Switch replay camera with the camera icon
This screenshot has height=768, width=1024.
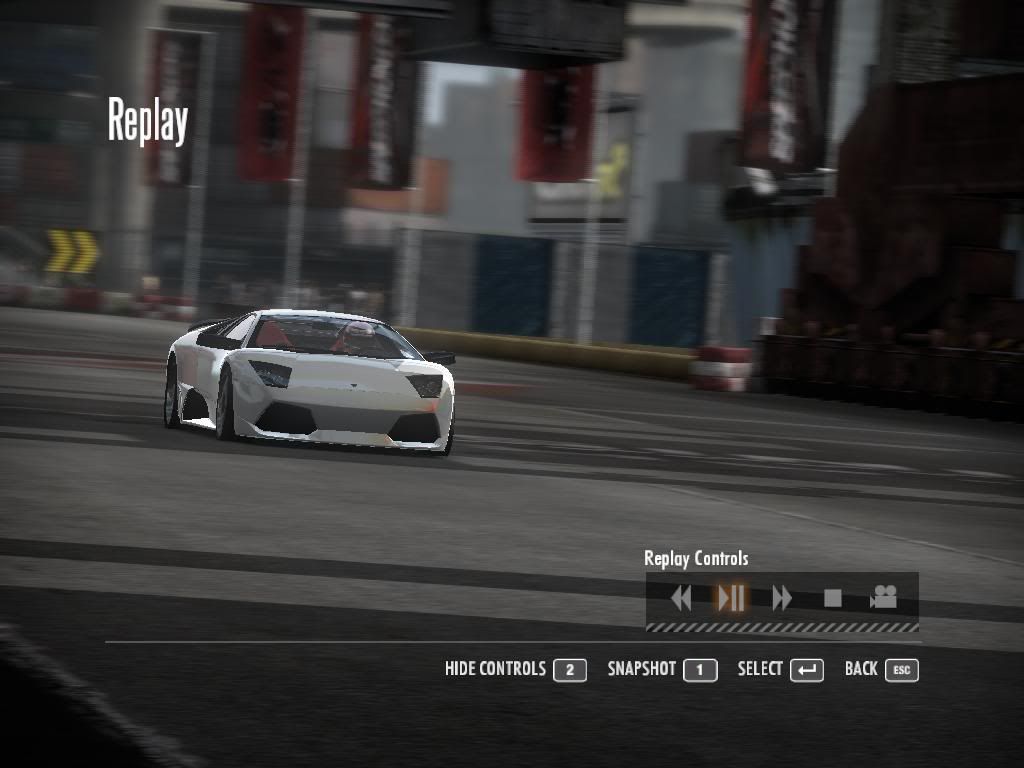[883, 598]
